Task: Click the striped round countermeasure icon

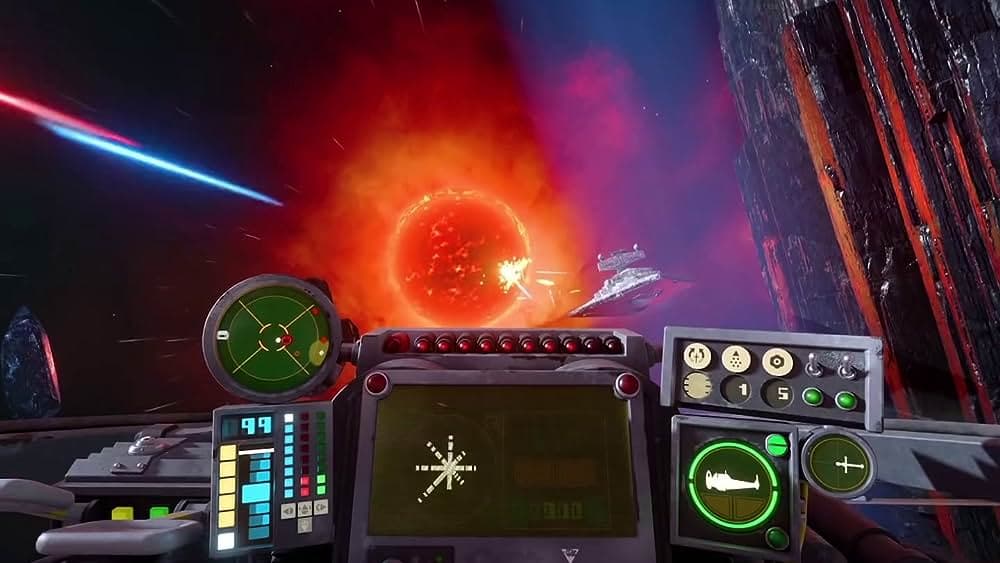Action: pyautogui.click(x=697, y=385)
